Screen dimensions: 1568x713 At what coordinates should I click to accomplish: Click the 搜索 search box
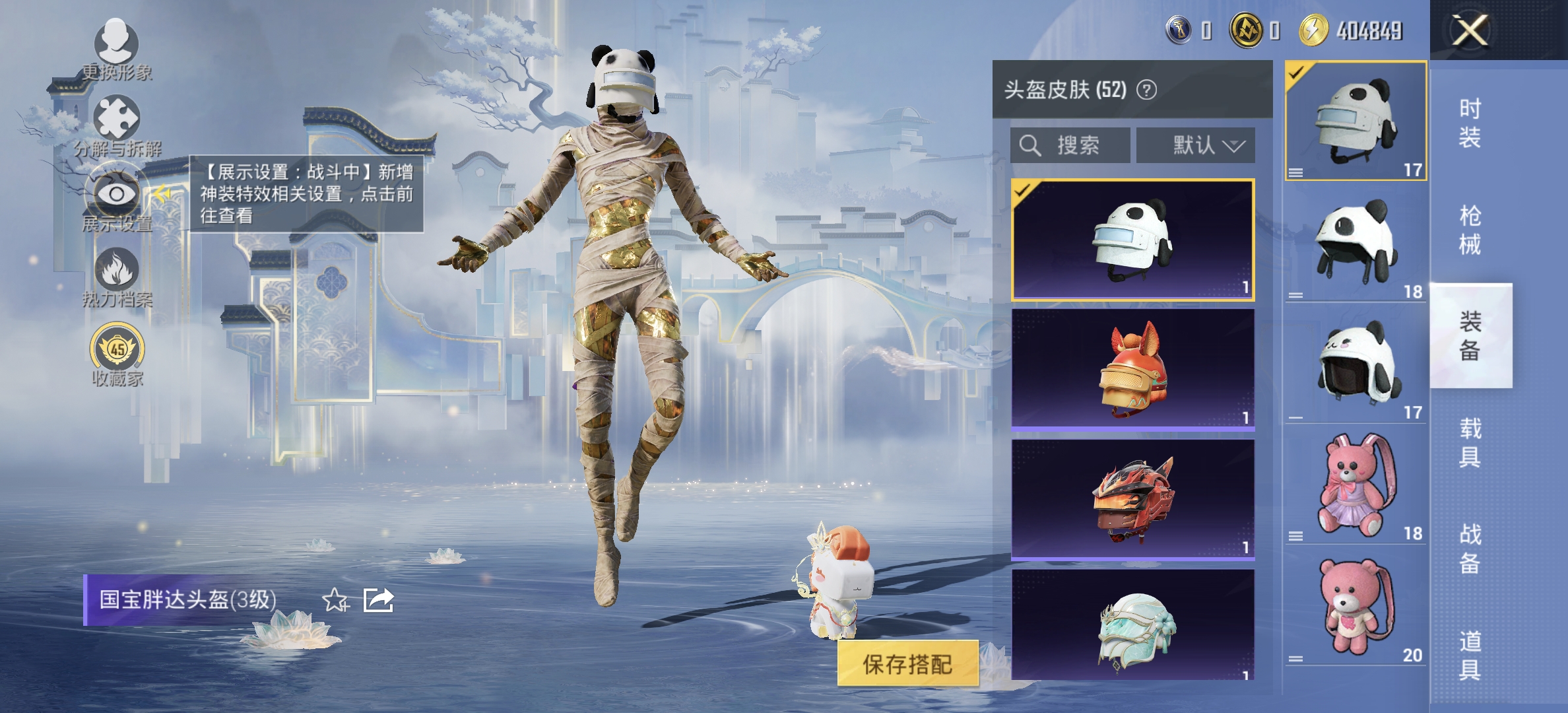(x=1070, y=145)
